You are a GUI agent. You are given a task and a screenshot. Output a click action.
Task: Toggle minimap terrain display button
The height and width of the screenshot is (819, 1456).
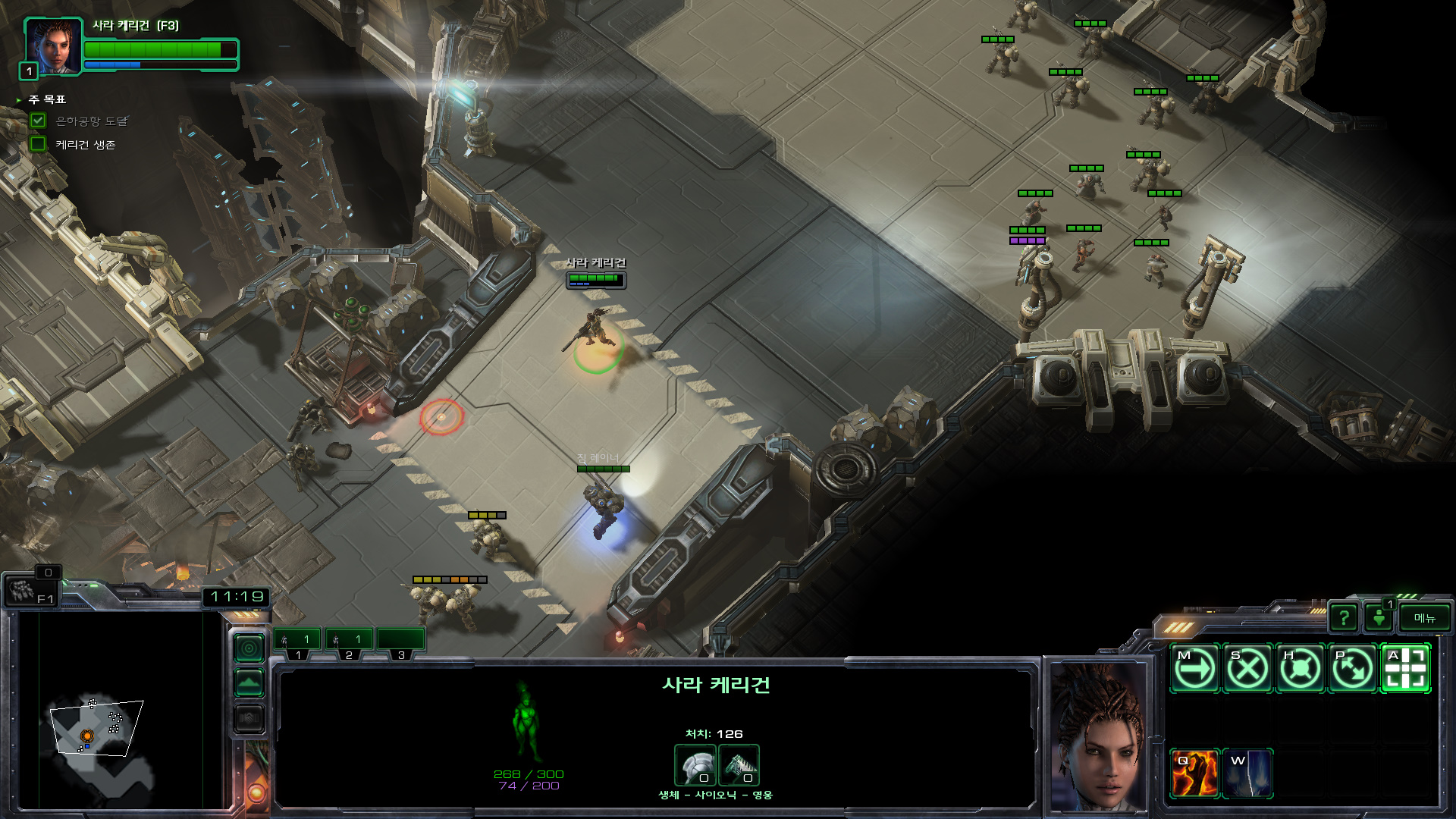tap(249, 683)
